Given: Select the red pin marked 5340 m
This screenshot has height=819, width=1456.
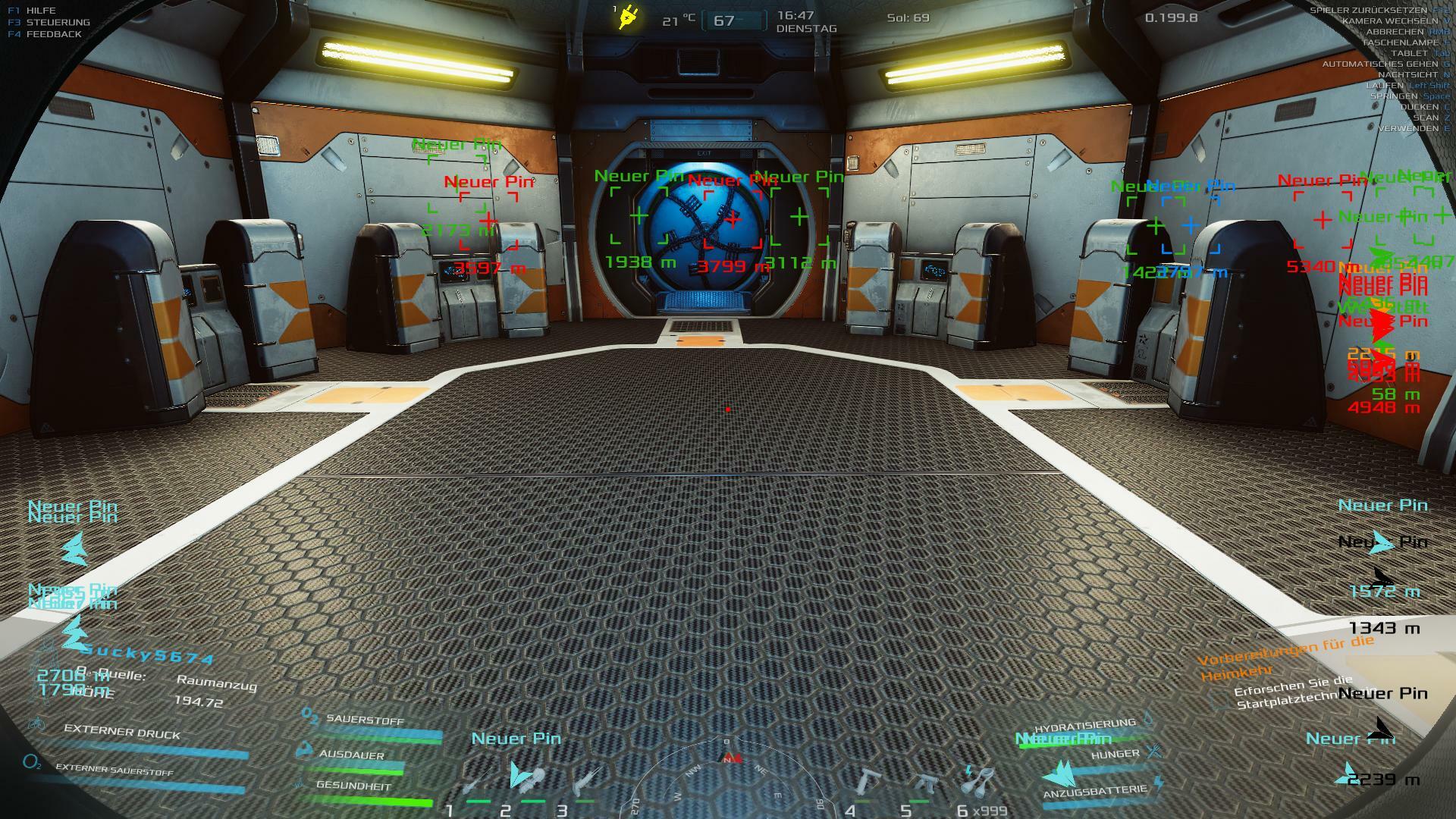Looking at the screenshot, I should [1323, 220].
